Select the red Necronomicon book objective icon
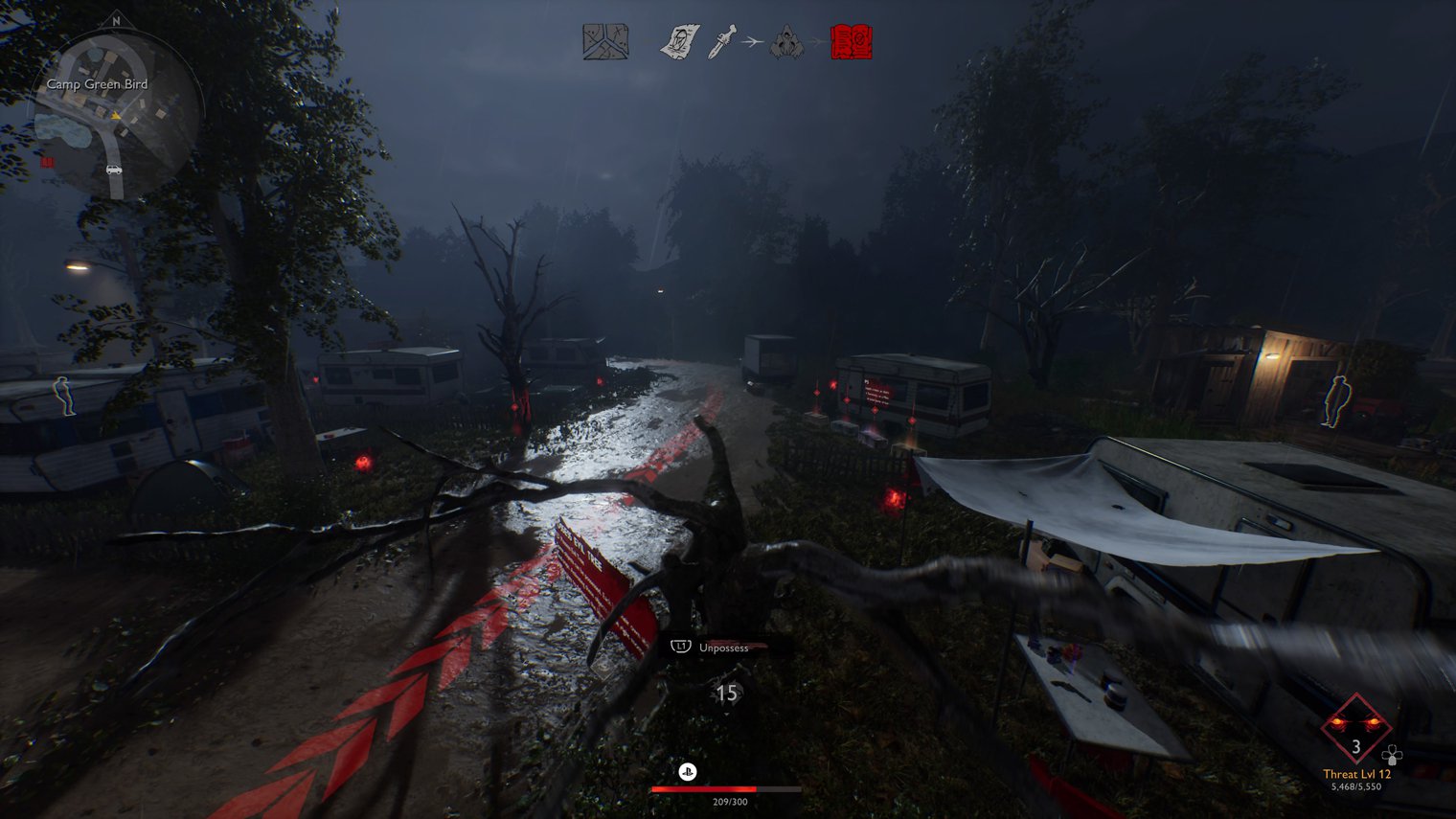The image size is (1456, 819). [x=851, y=42]
